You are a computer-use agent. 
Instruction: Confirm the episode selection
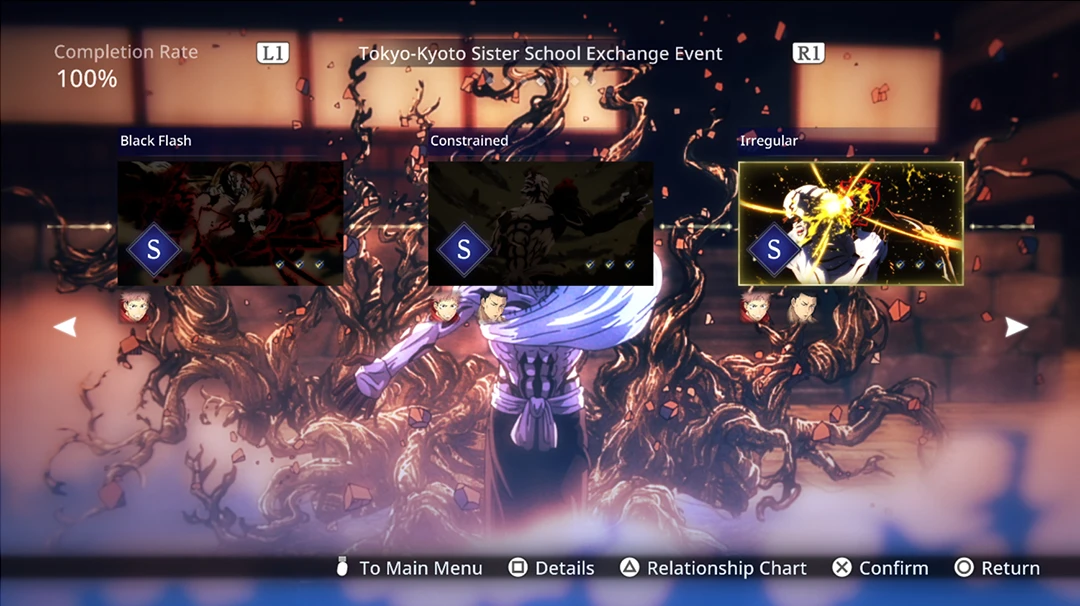(880, 568)
